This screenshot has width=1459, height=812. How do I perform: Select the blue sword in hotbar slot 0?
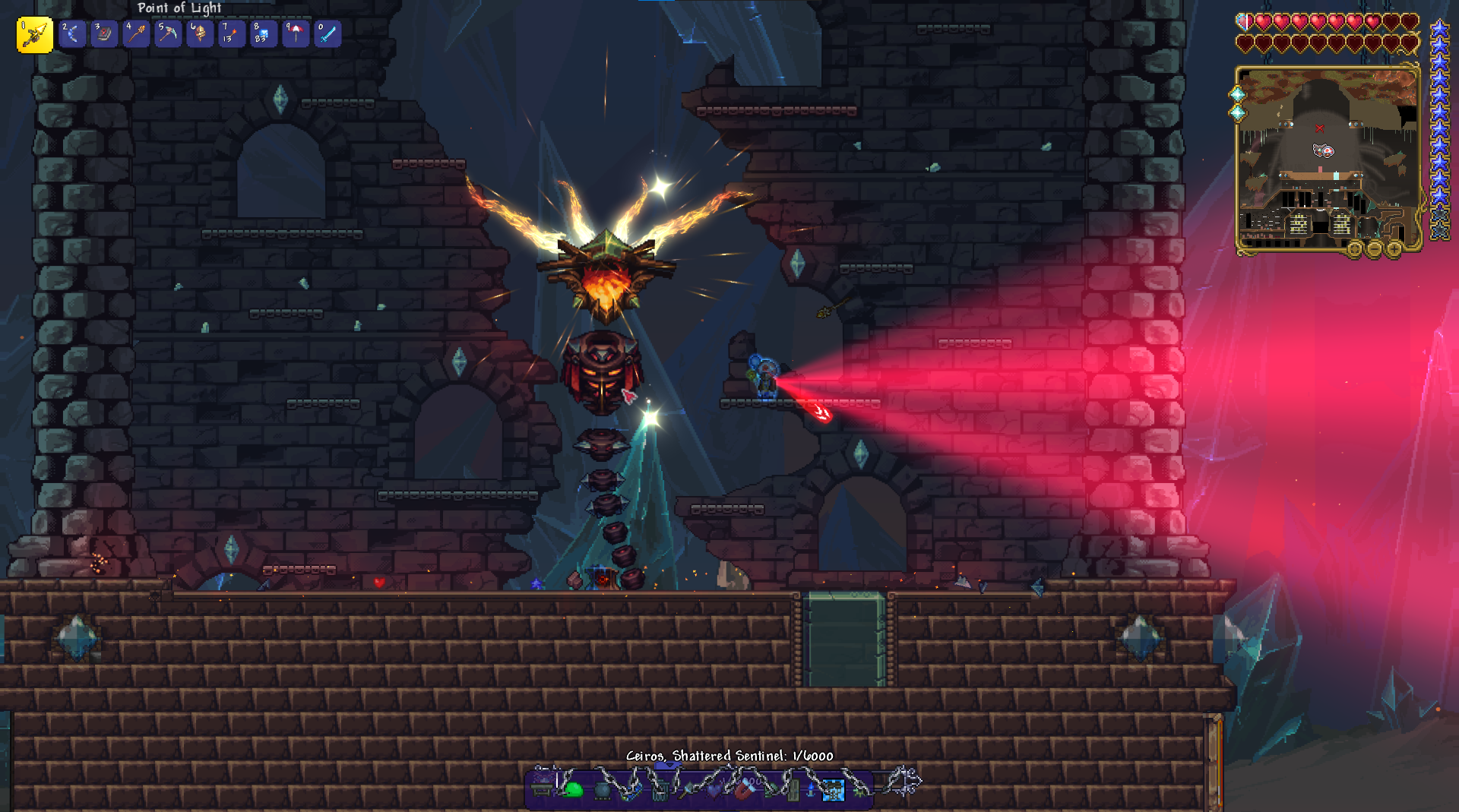point(328,34)
